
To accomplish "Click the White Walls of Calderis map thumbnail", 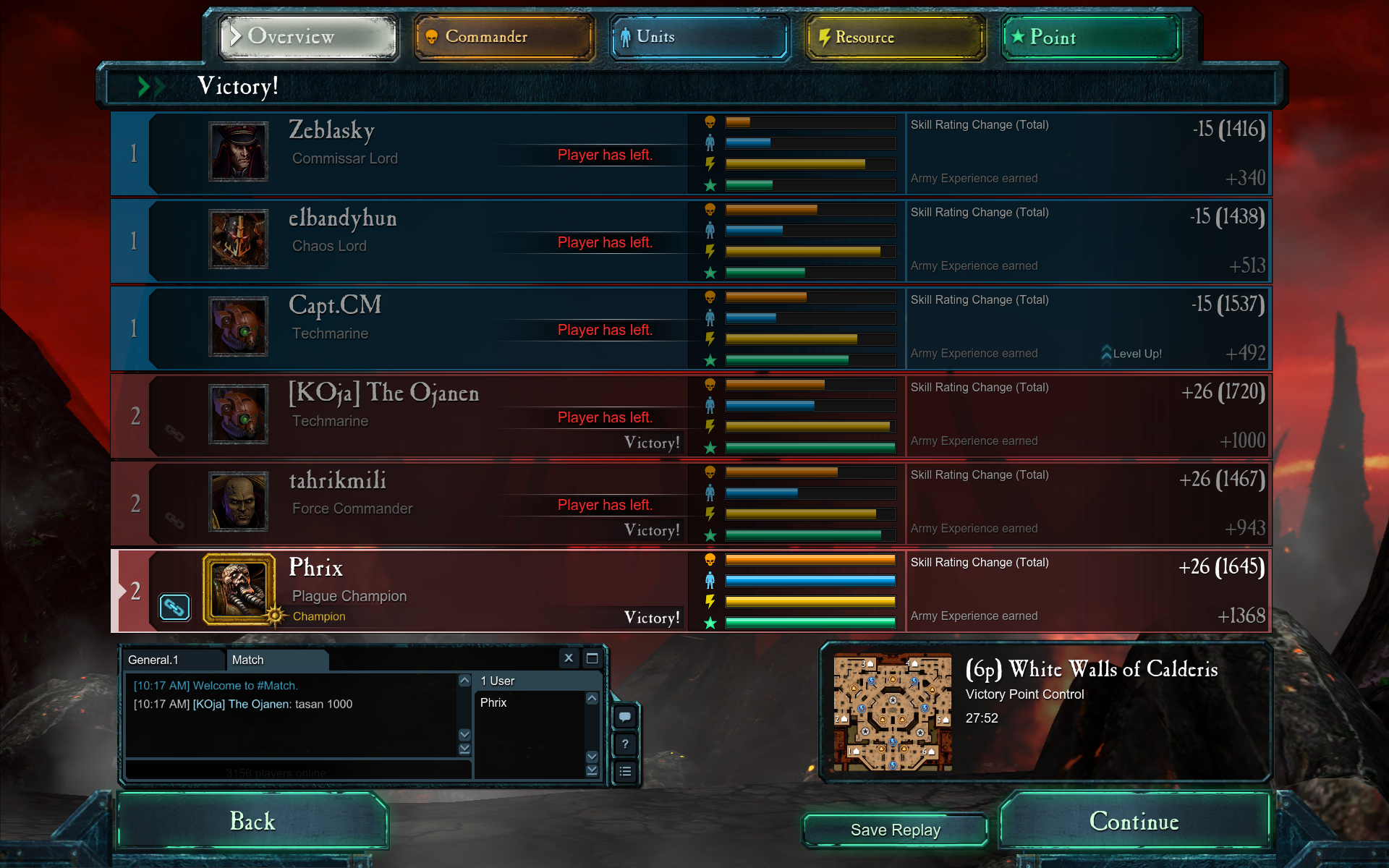I will pos(892,712).
